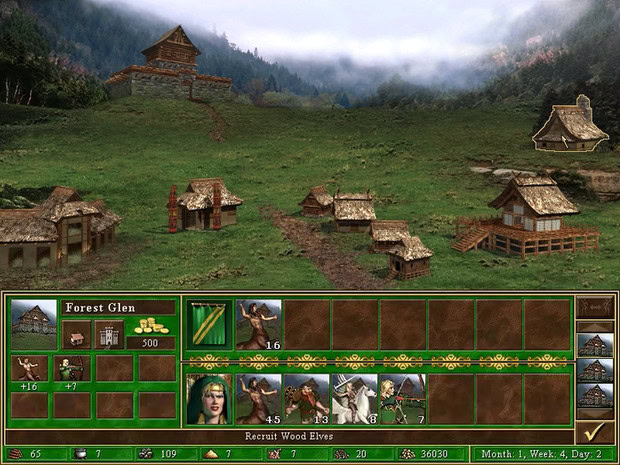Viewport: 620px width, 465px height.
Task: Select the green garrison banner
Action: [209, 324]
